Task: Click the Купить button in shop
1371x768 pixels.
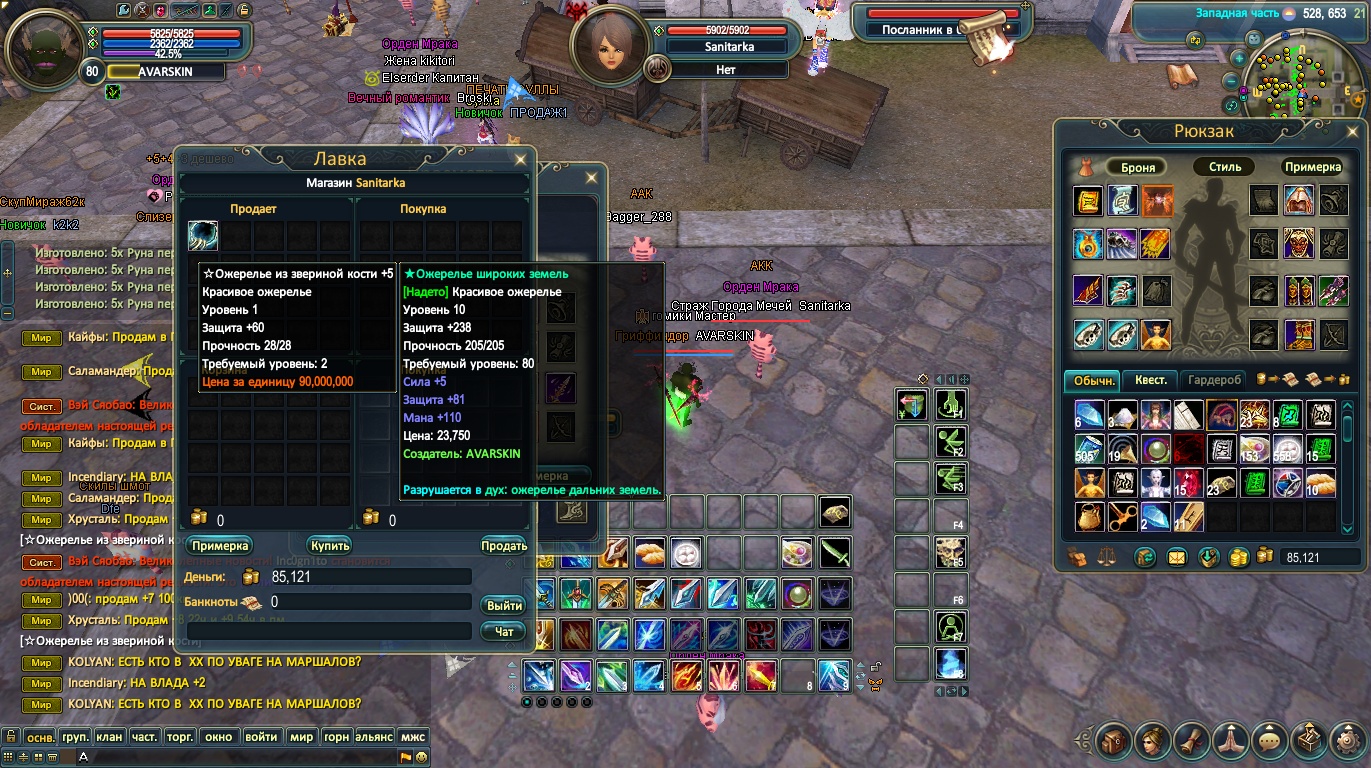Action: pyautogui.click(x=329, y=546)
